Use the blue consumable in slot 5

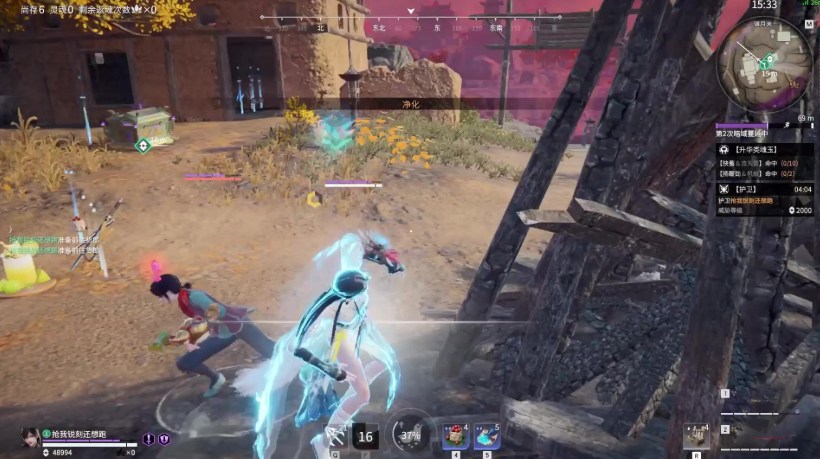[487, 436]
